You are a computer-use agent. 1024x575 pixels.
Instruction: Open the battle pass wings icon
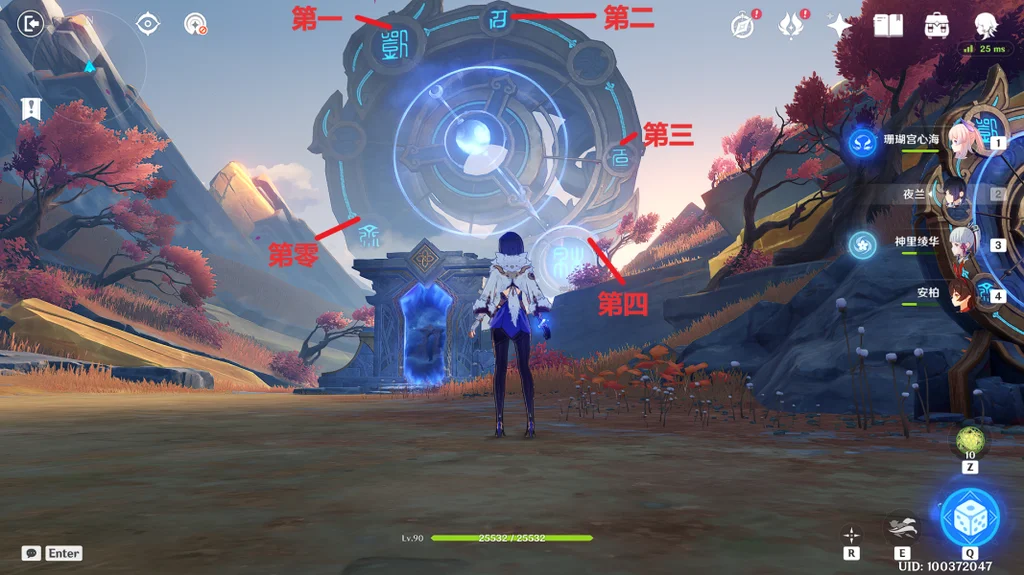tap(792, 26)
